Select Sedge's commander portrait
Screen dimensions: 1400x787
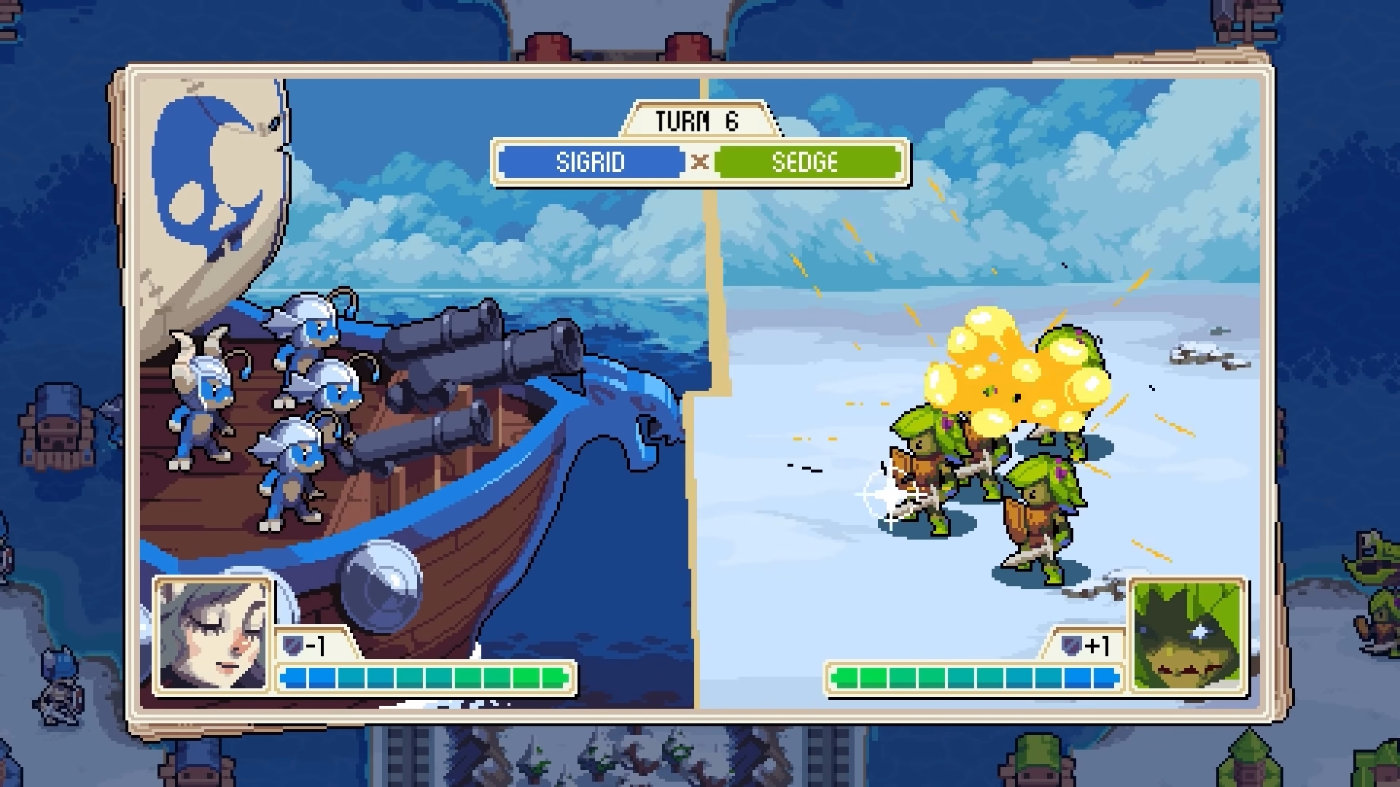pos(1187,636)
